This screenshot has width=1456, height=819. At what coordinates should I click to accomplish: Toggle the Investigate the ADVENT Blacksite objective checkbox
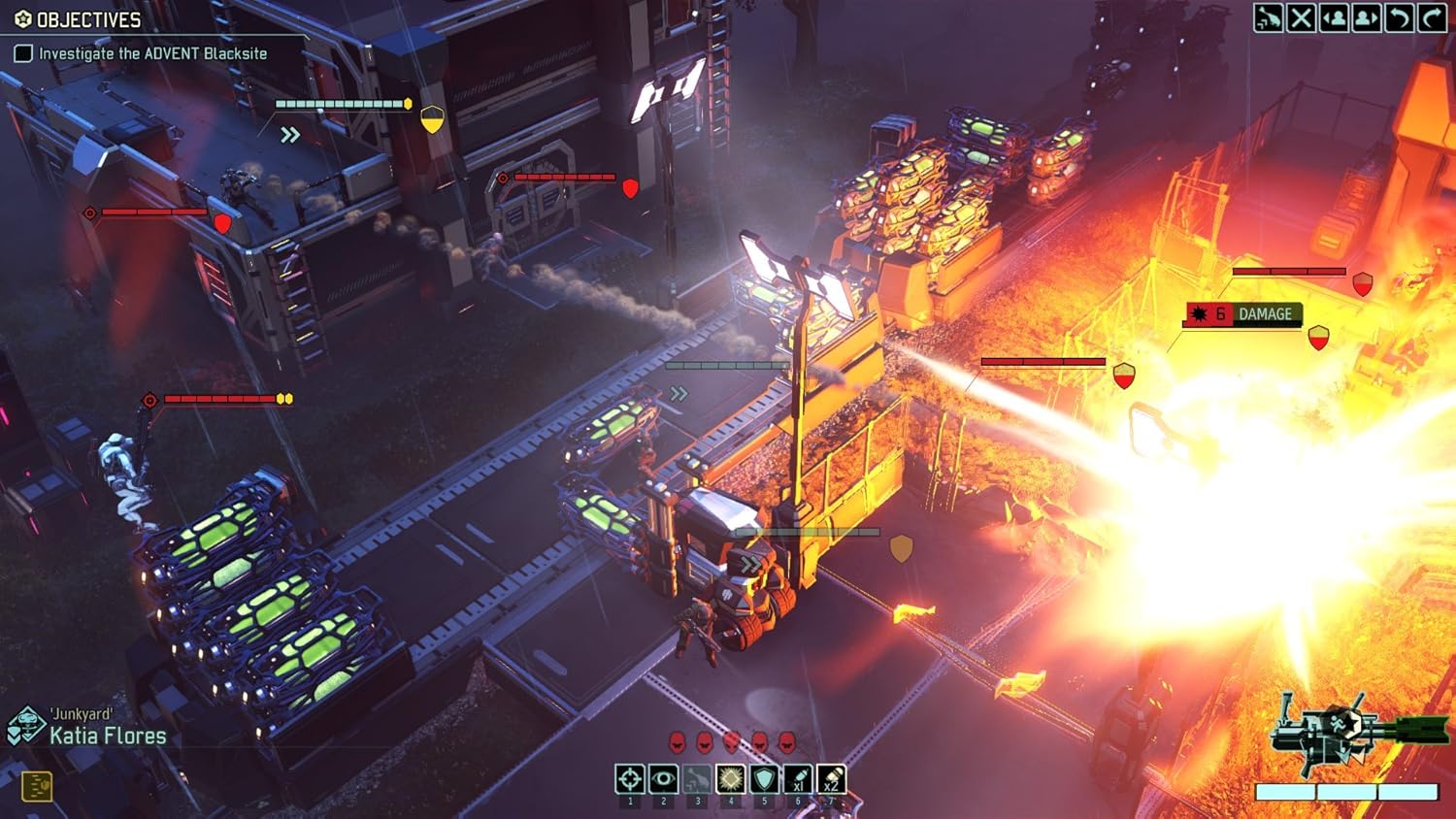pyautogui.click(x=23, y=53)
